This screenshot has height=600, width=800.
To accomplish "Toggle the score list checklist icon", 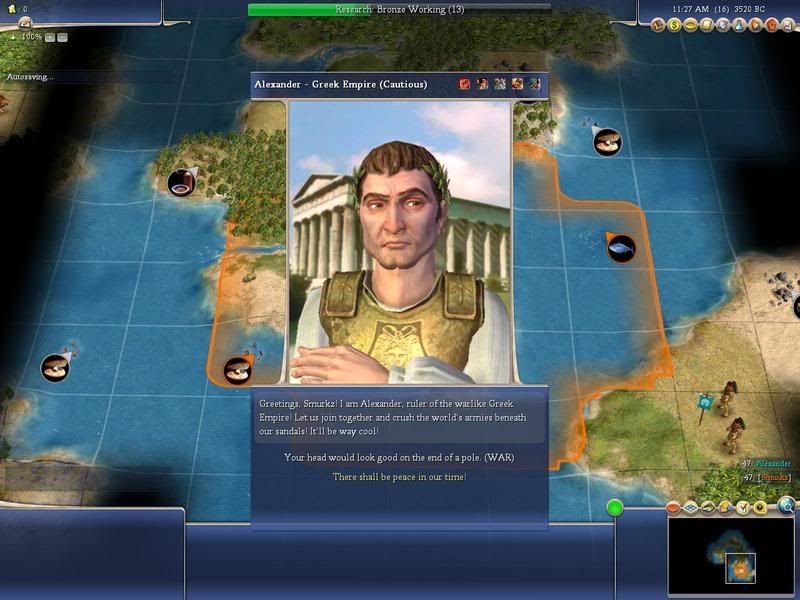I will [743, 508].
